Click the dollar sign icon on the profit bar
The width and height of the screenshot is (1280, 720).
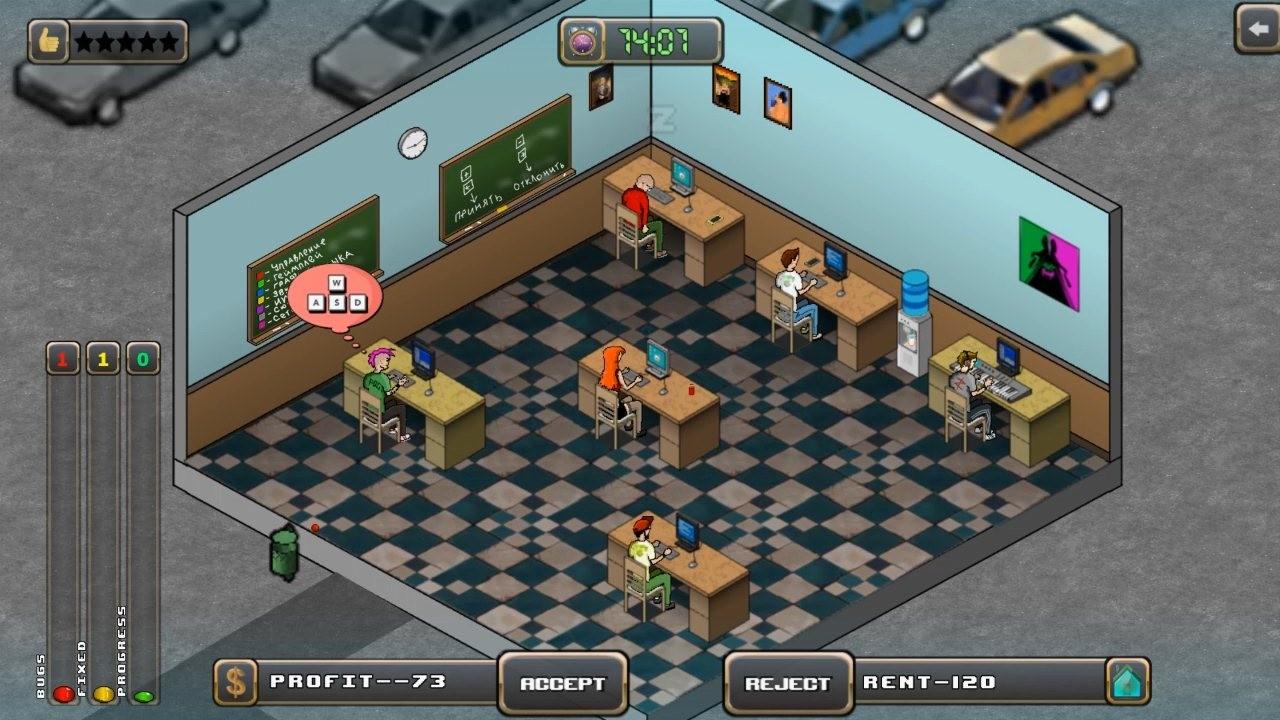click(x=236, y=684)
